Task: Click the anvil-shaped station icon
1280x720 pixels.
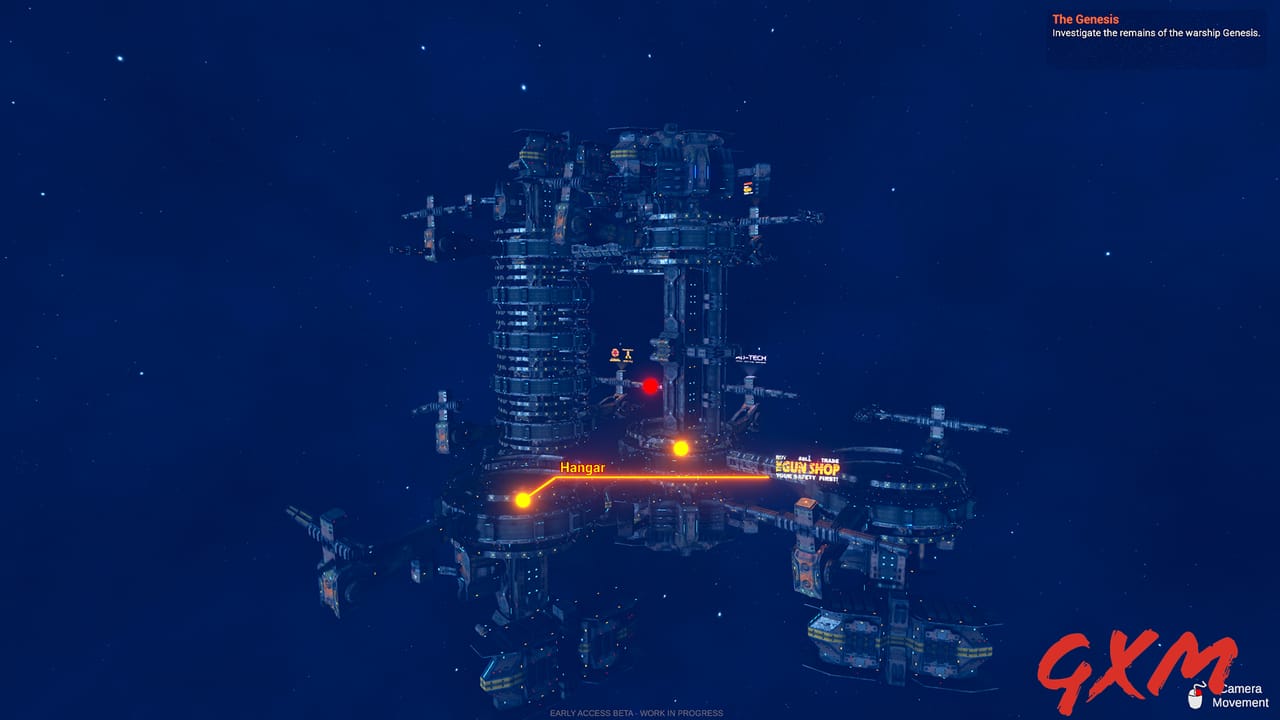Action: (628, 353)
